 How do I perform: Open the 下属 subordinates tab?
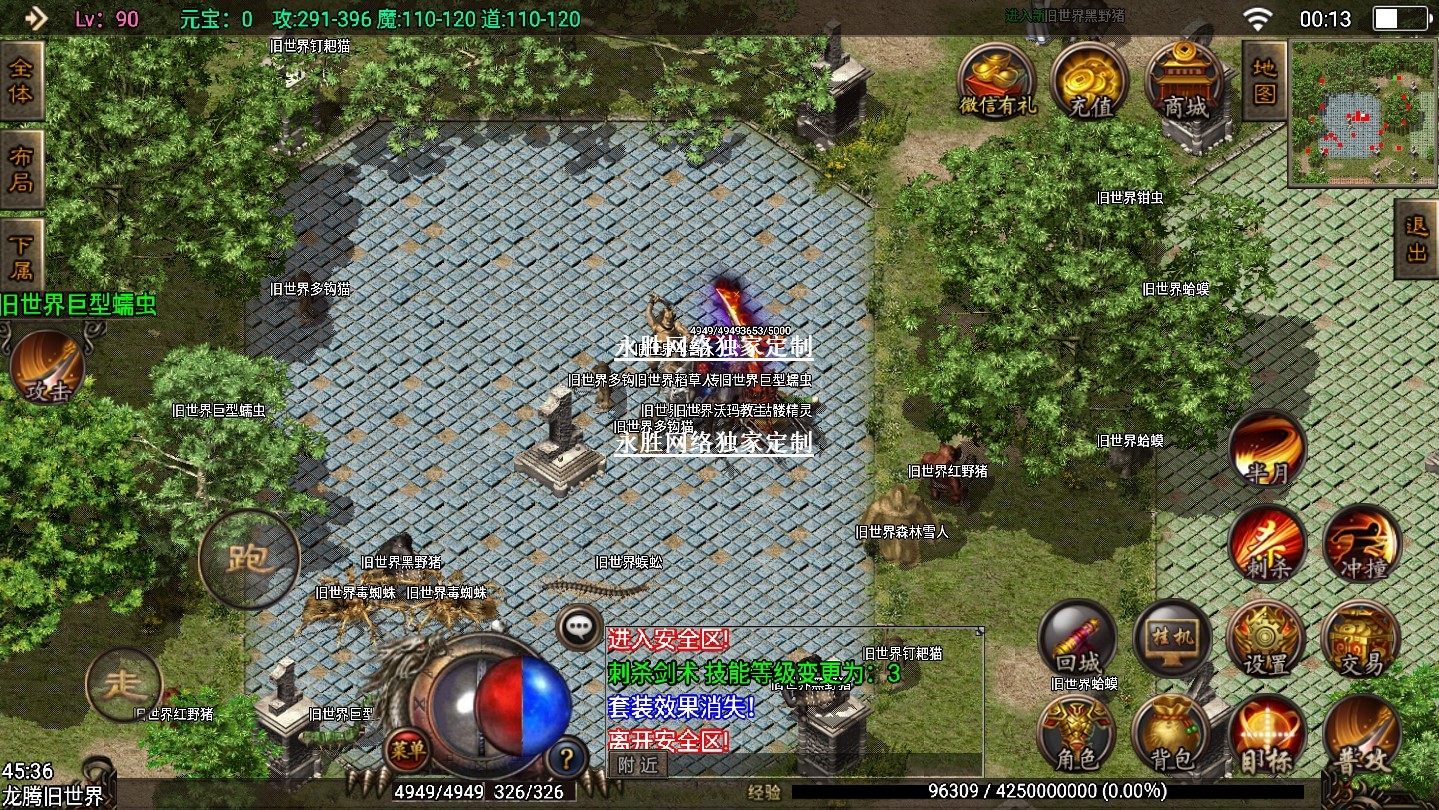click(21, 256)
